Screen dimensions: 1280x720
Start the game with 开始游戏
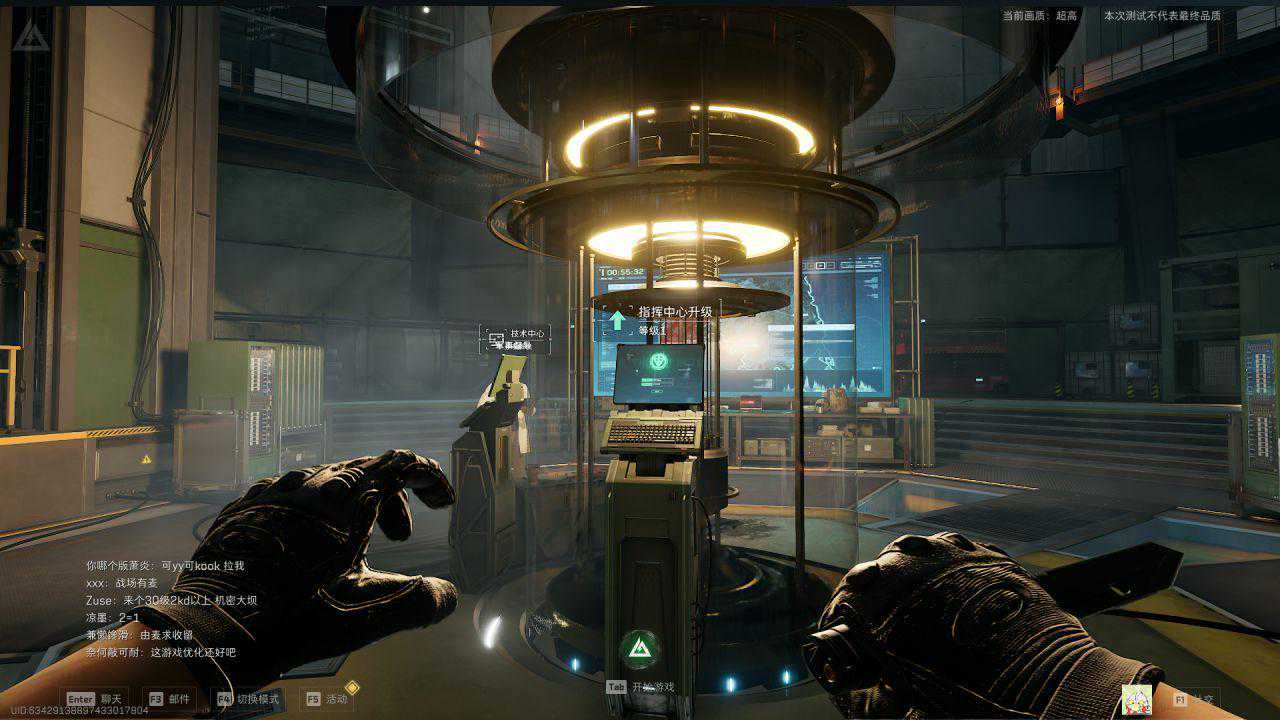(641, 687)
